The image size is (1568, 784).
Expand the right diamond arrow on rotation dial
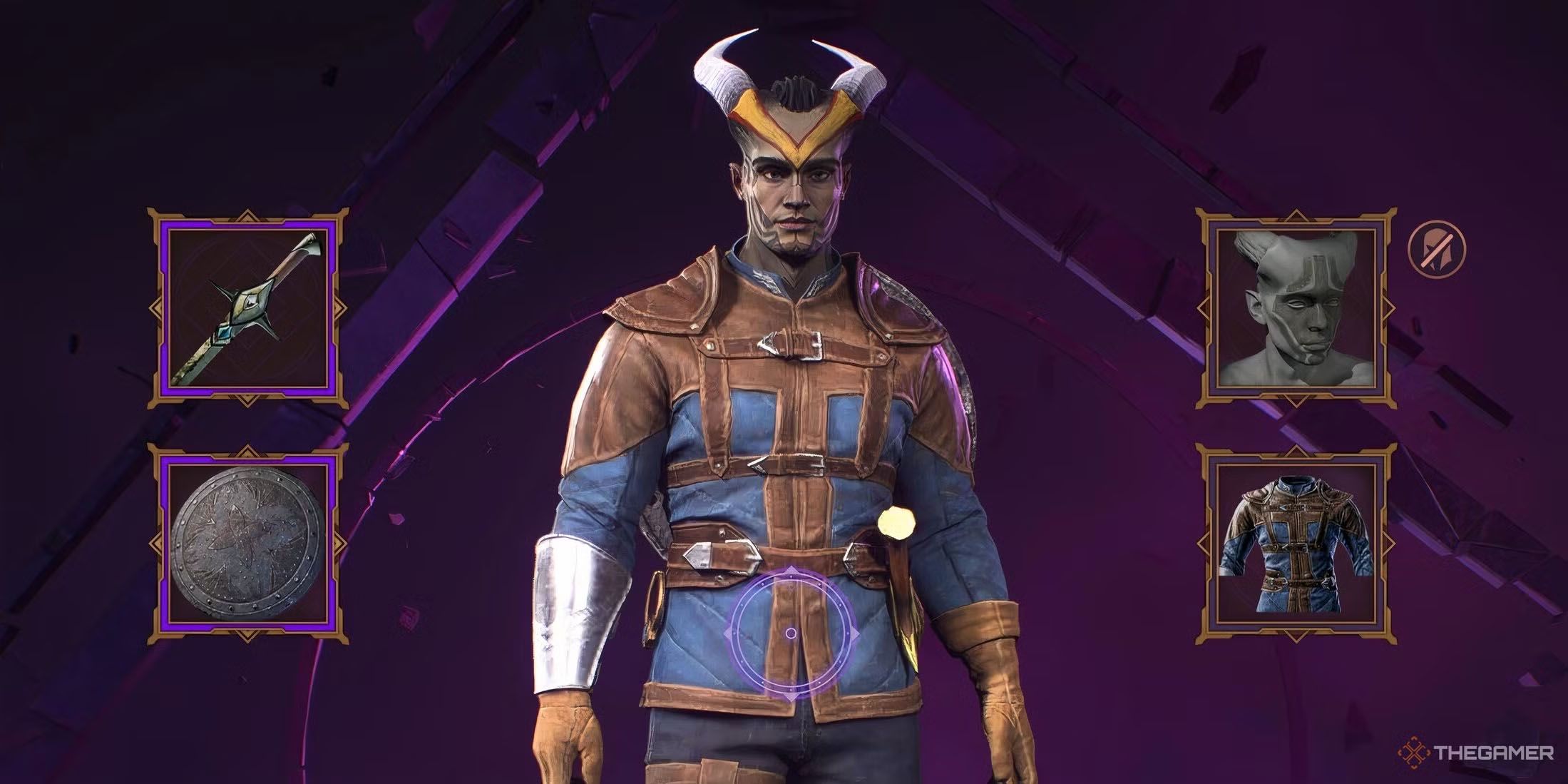point(856,632)
